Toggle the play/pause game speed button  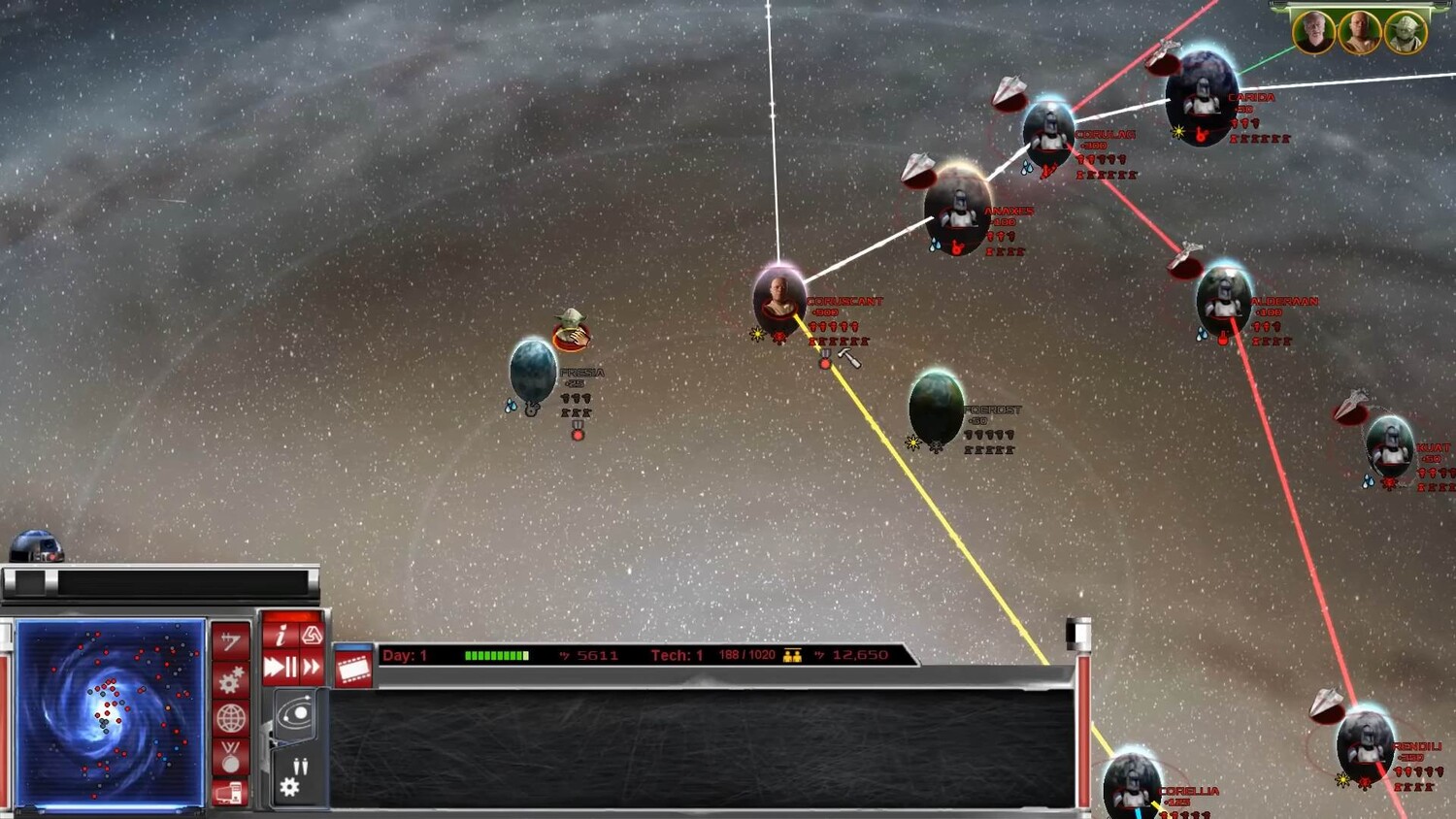coord(281,668)
